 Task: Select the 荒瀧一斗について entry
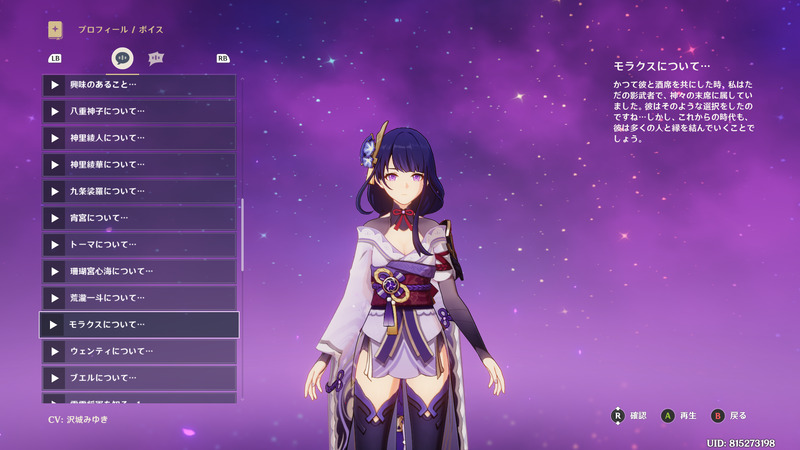139,298
